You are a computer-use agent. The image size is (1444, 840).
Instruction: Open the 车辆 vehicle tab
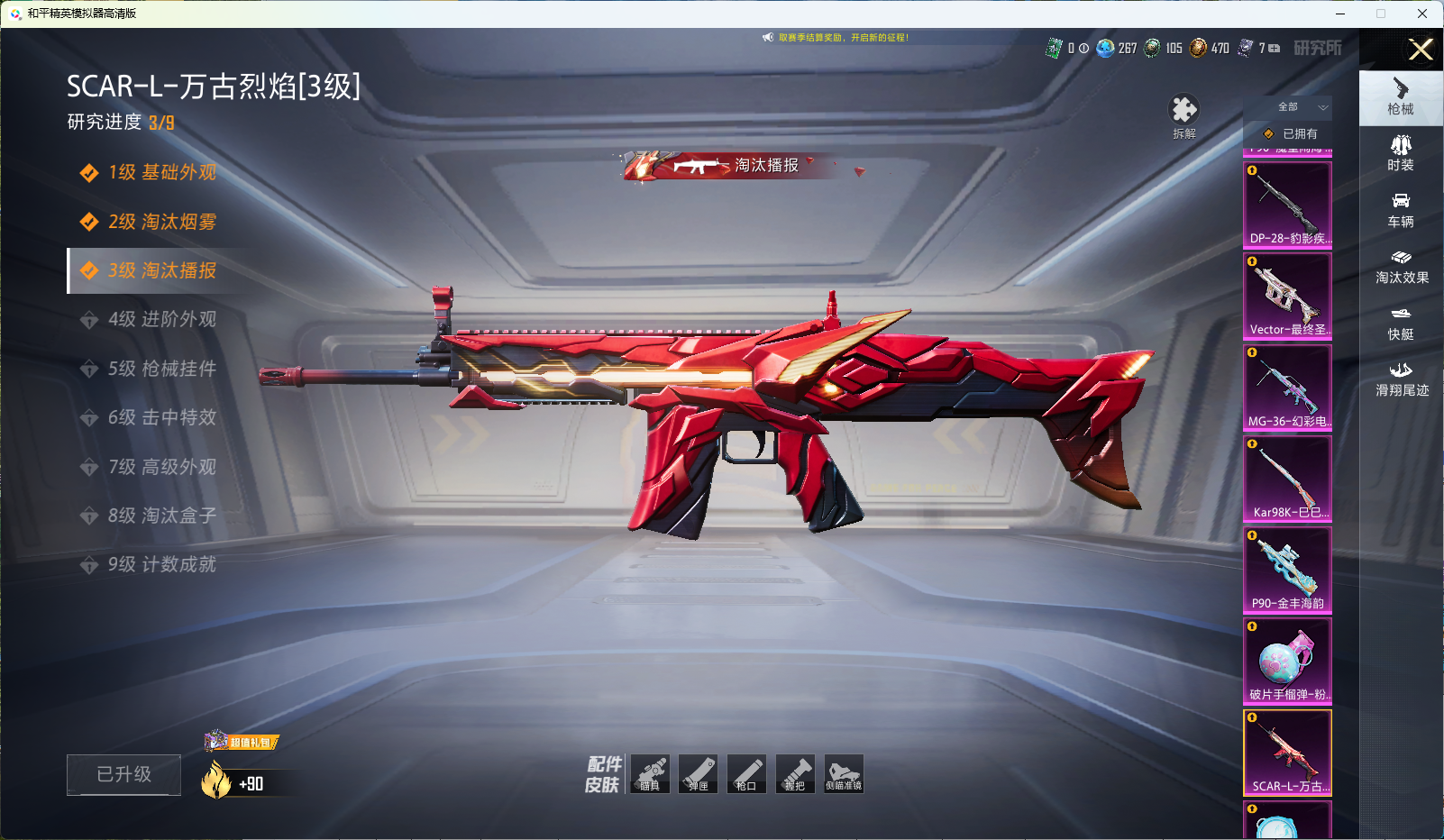(1401, 210)
